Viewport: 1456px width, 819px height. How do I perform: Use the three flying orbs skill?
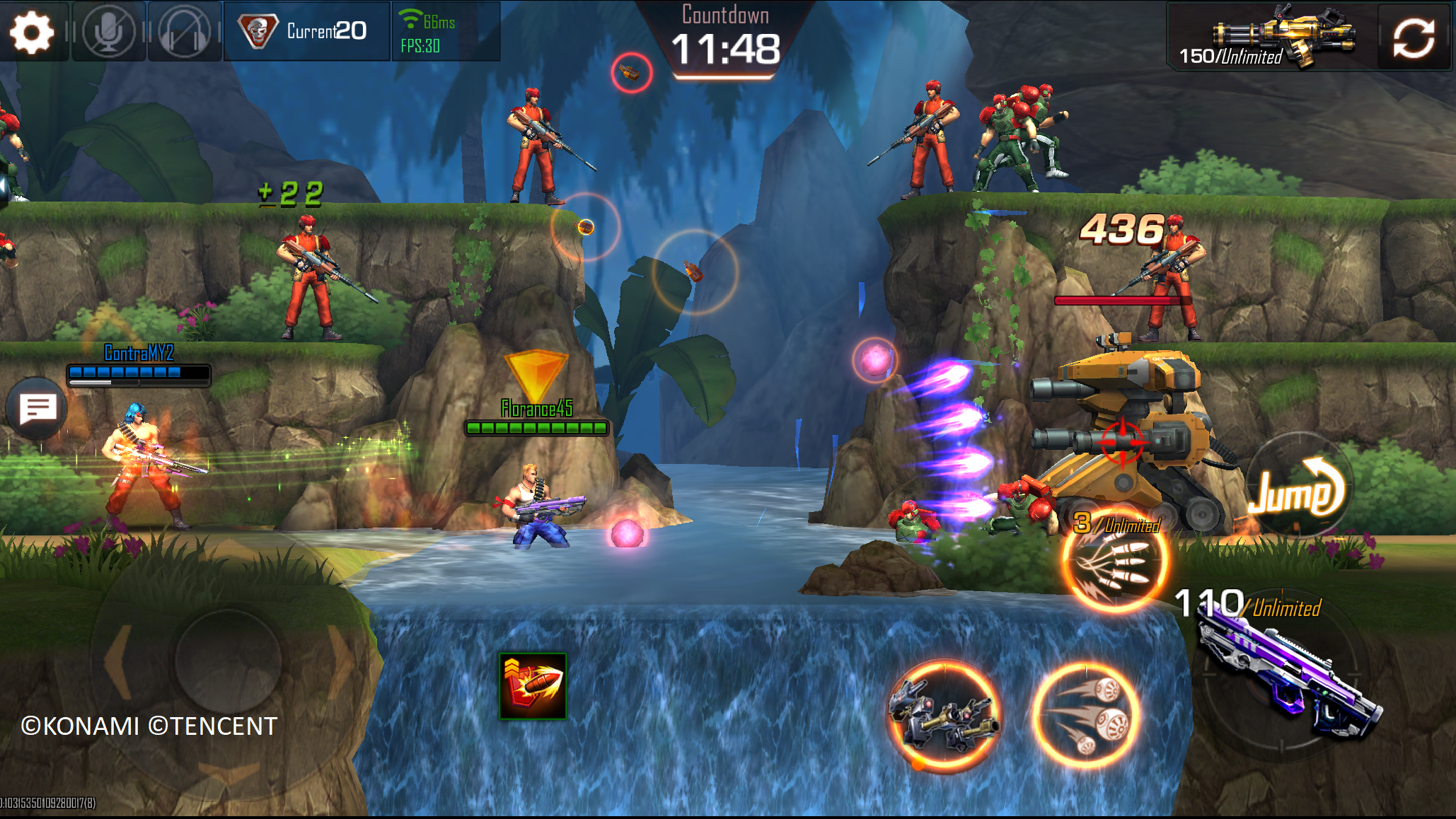(x=1085, y=715)
